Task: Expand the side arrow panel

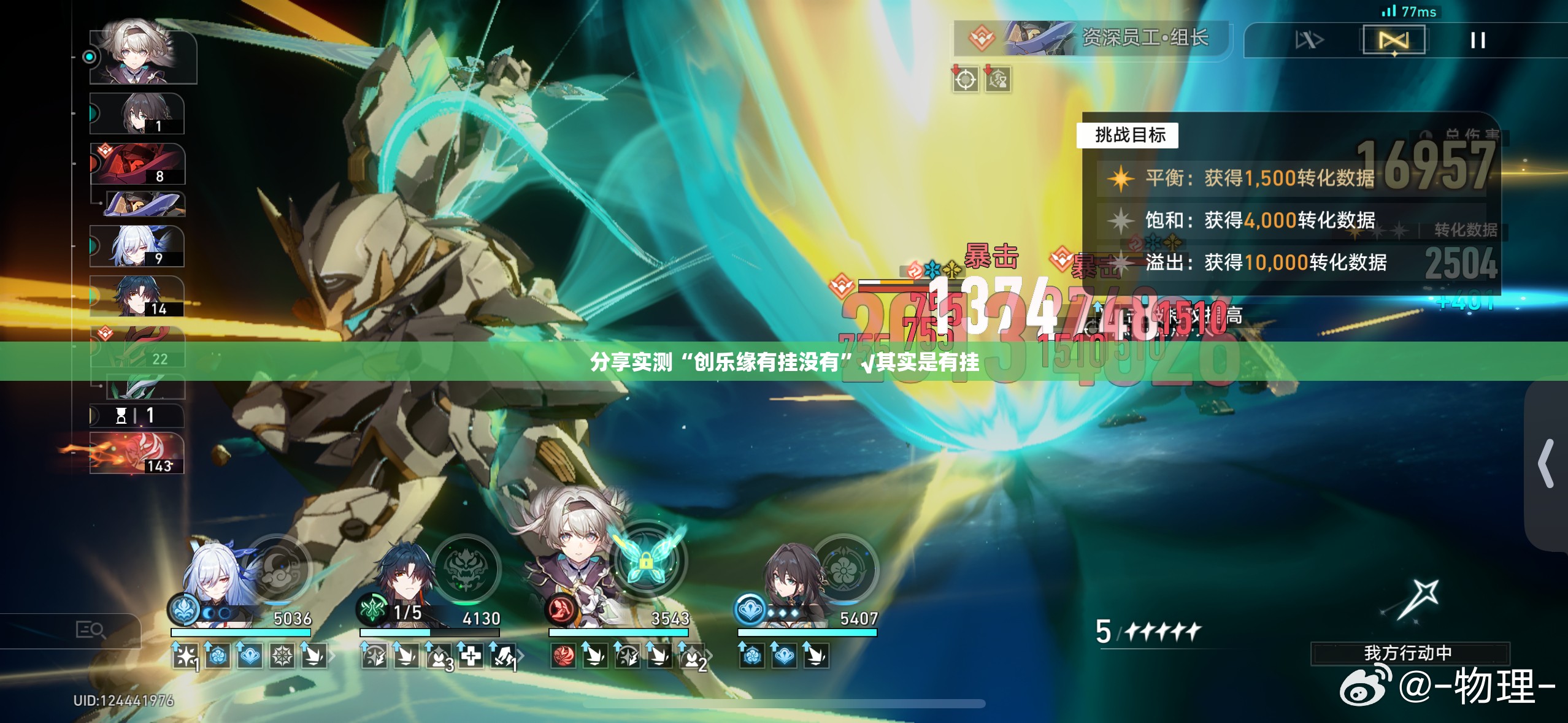Action: coord(1547,464)
